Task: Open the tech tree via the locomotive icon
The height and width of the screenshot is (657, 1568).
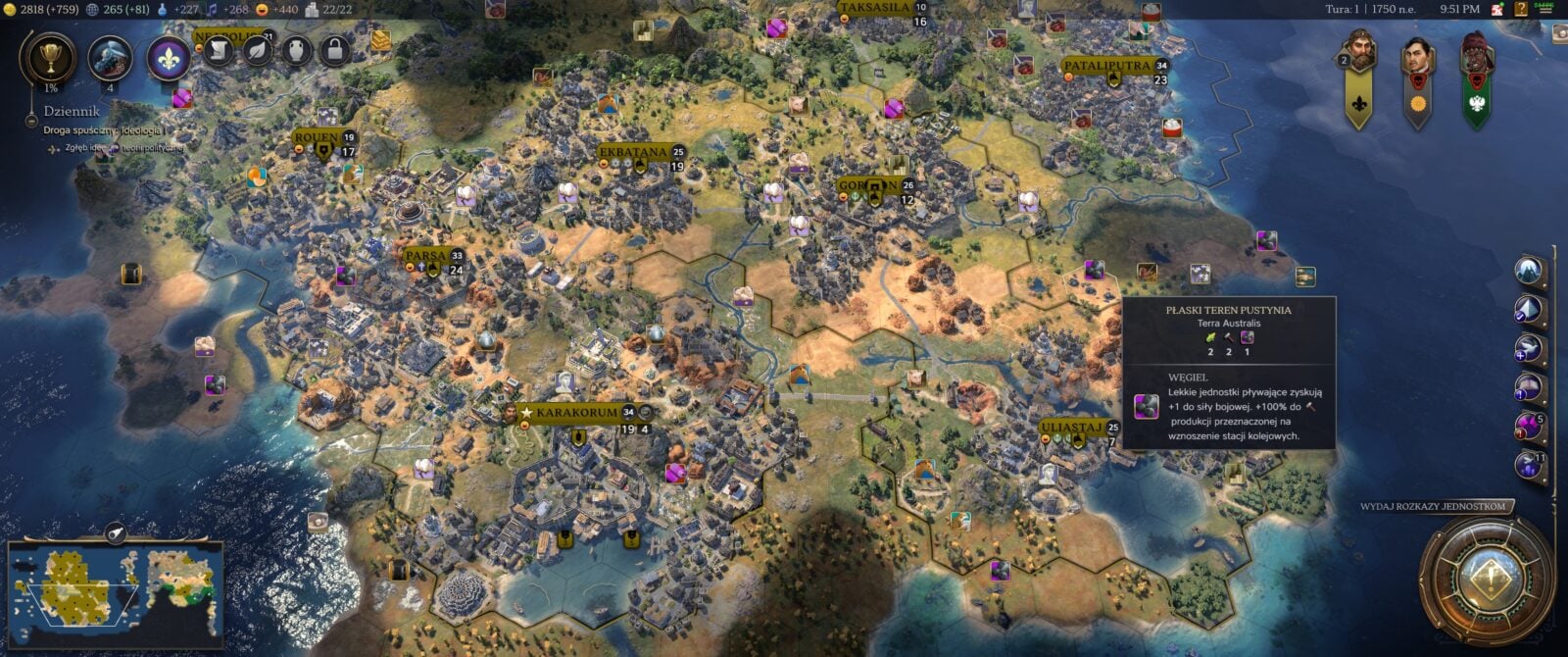Action: tap(110, 57)
